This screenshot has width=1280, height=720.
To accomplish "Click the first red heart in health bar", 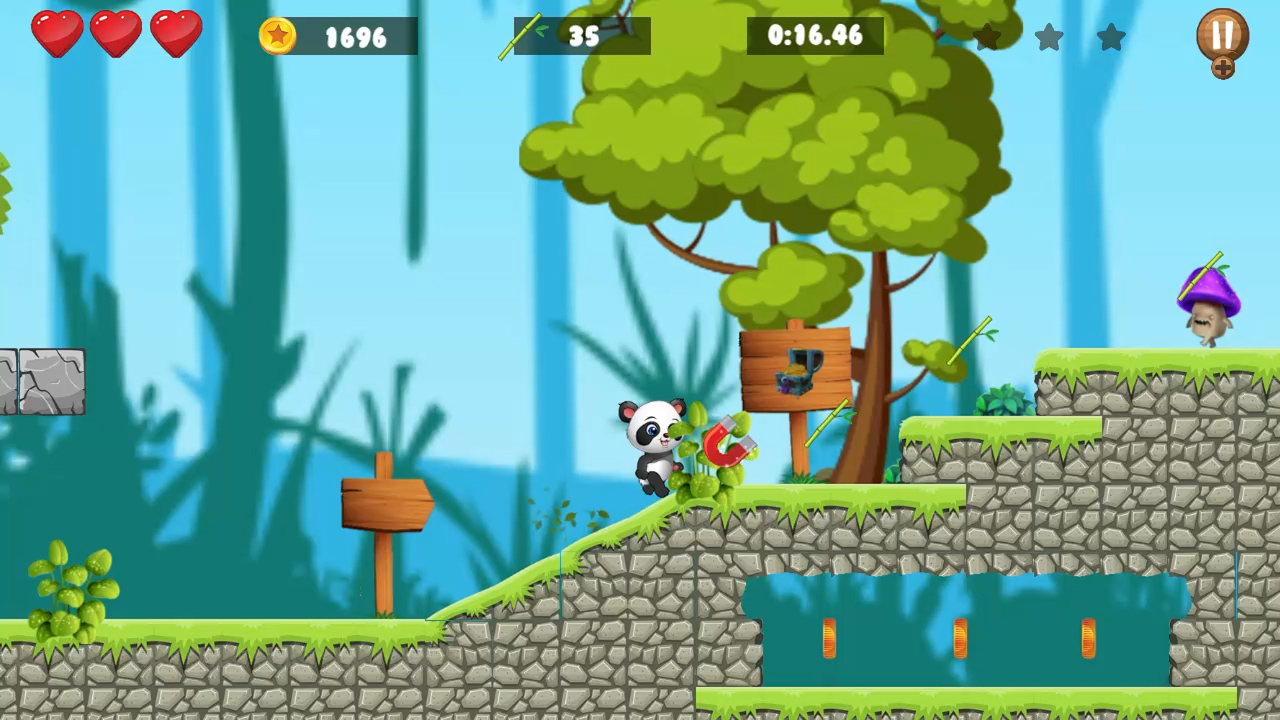I will pyautogui.click(x=57, y=35).
